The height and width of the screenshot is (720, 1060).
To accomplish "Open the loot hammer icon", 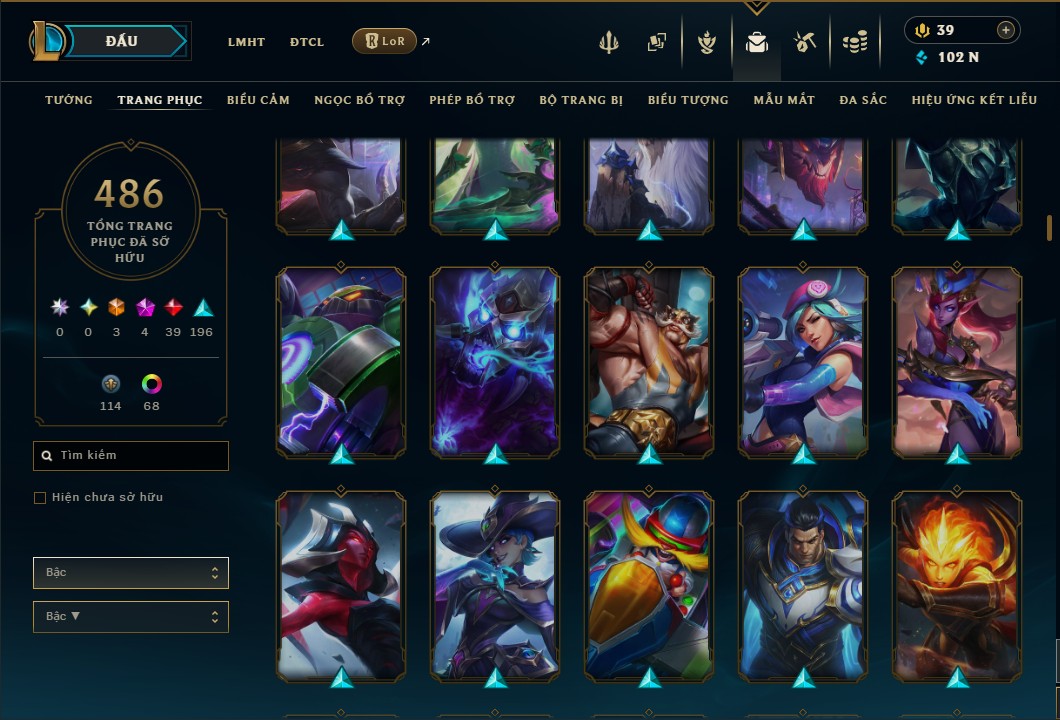I will 805,42.
